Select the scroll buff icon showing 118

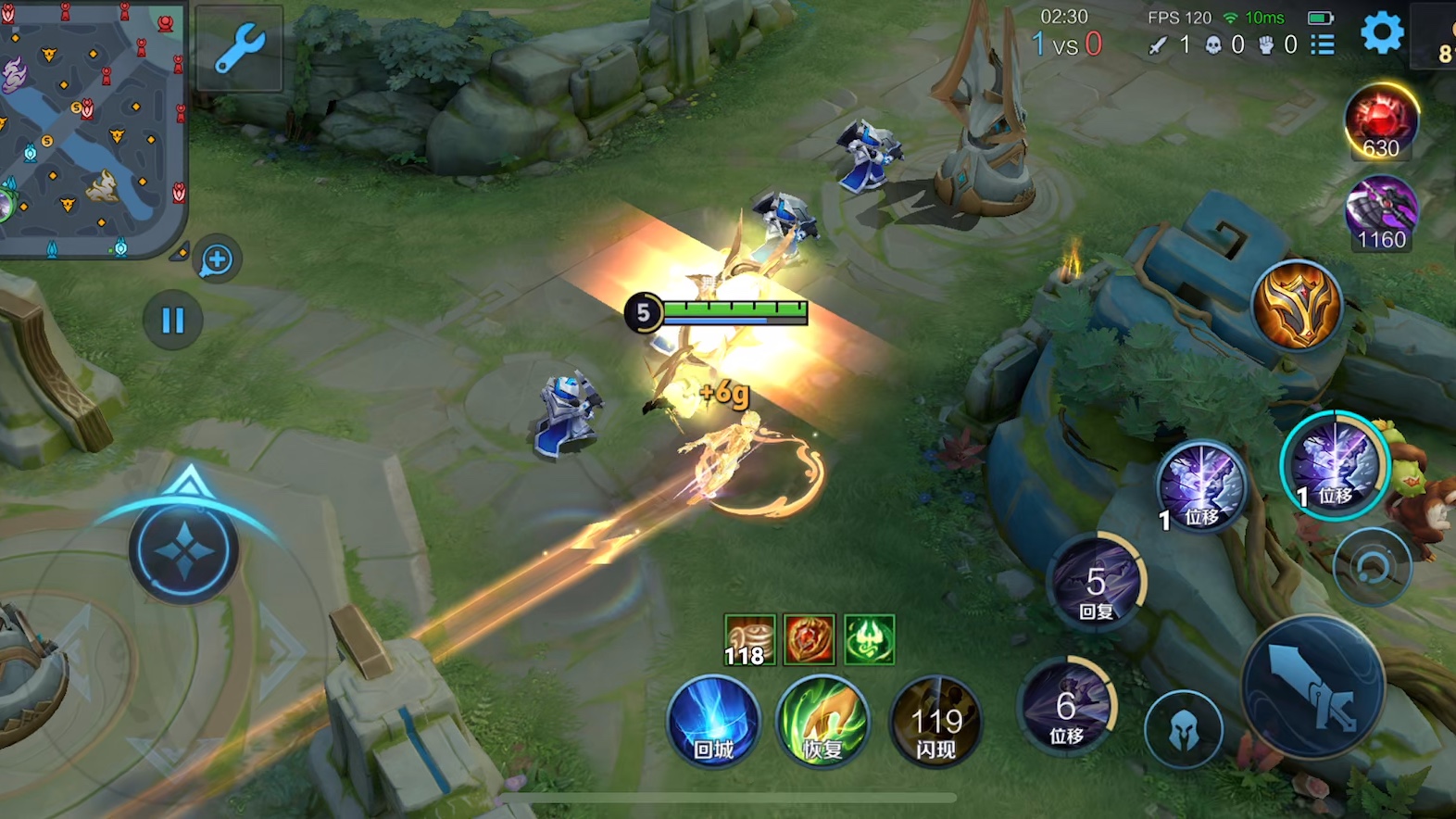click(x=749, y=640)
